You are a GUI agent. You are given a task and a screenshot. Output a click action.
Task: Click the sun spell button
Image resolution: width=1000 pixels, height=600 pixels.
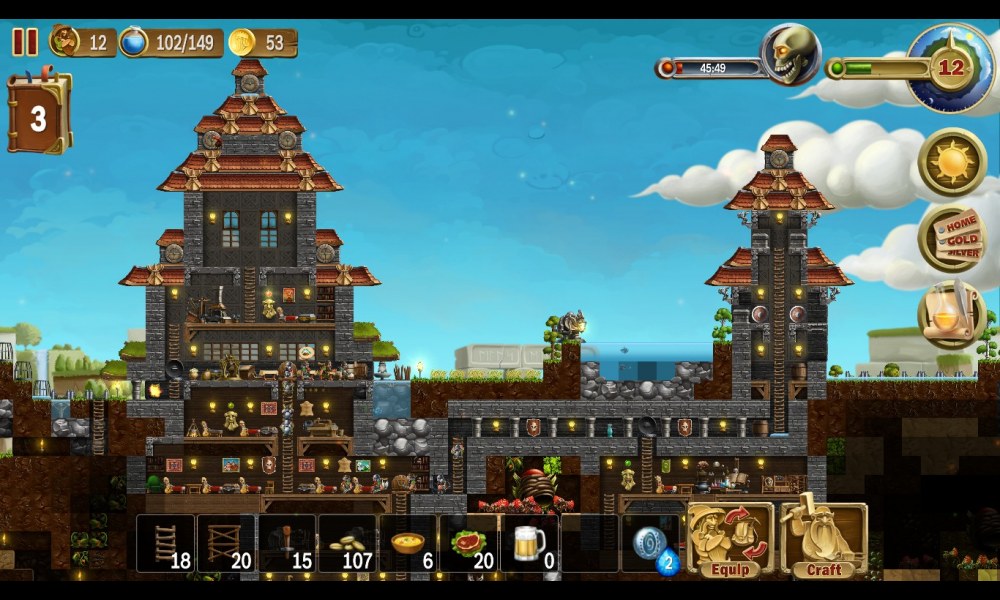click(x=952, y=162)
